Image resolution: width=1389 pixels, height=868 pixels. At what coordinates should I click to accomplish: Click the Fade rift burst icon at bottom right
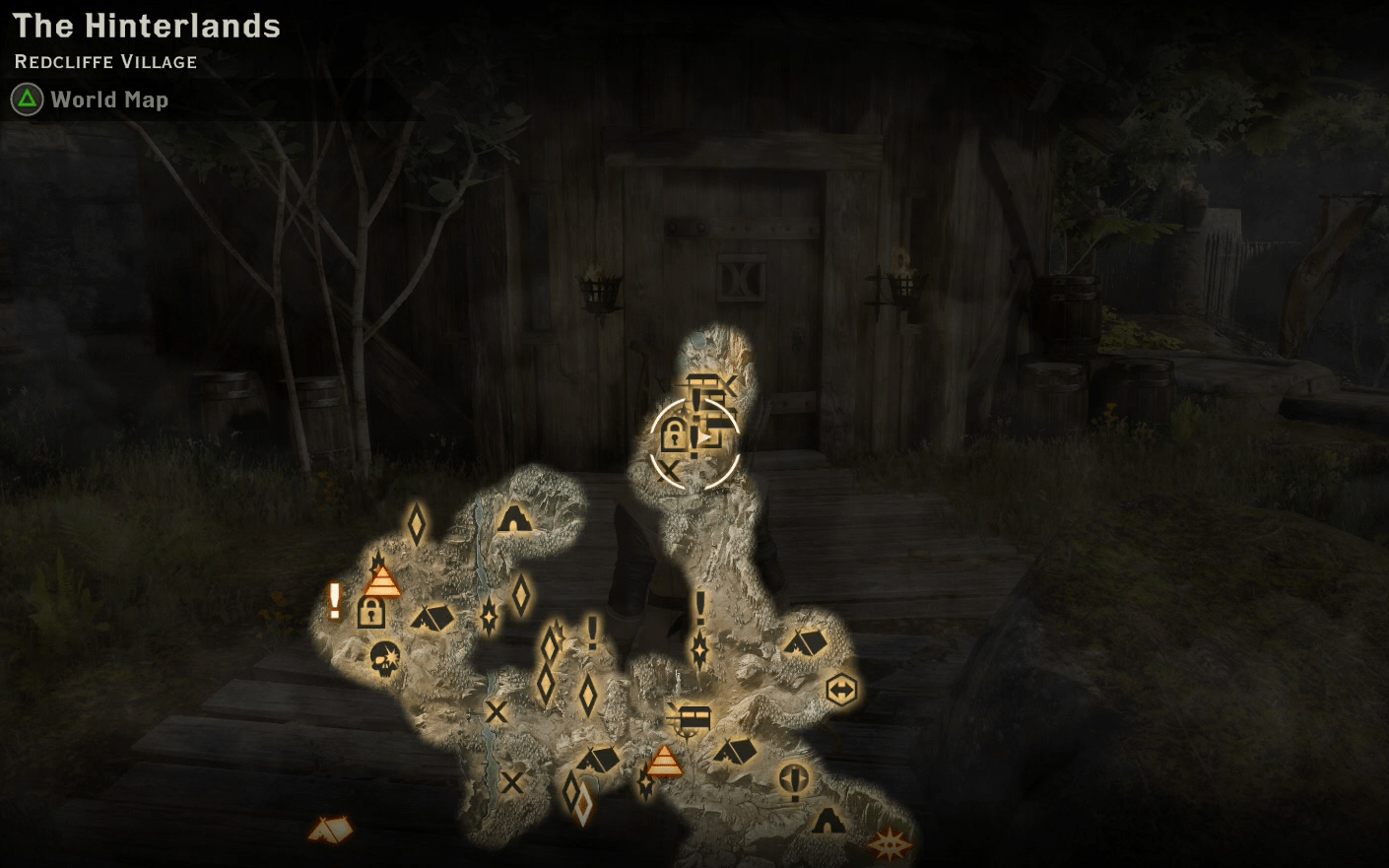click(x=890, y=844)
